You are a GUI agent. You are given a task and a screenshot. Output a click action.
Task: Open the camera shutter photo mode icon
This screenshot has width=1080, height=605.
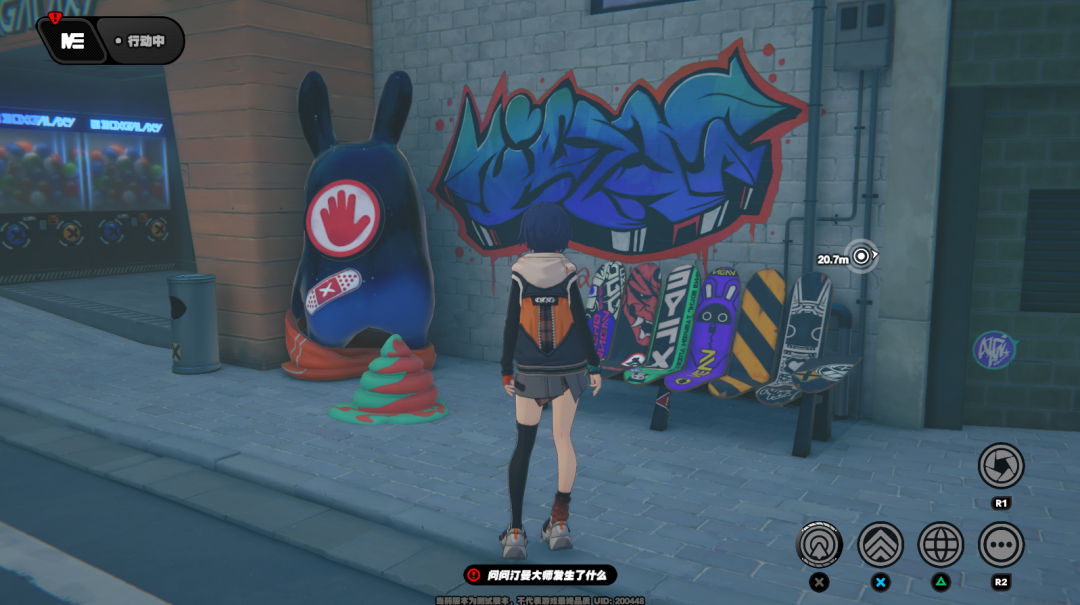1000,465
